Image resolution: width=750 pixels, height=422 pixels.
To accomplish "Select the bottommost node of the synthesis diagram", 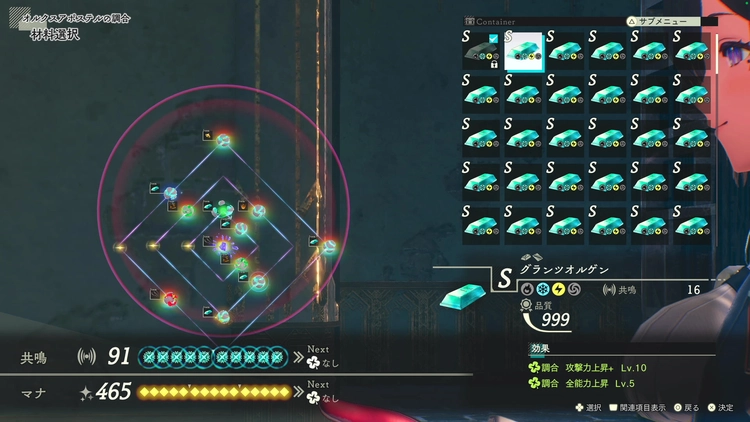I will (224, 316).
